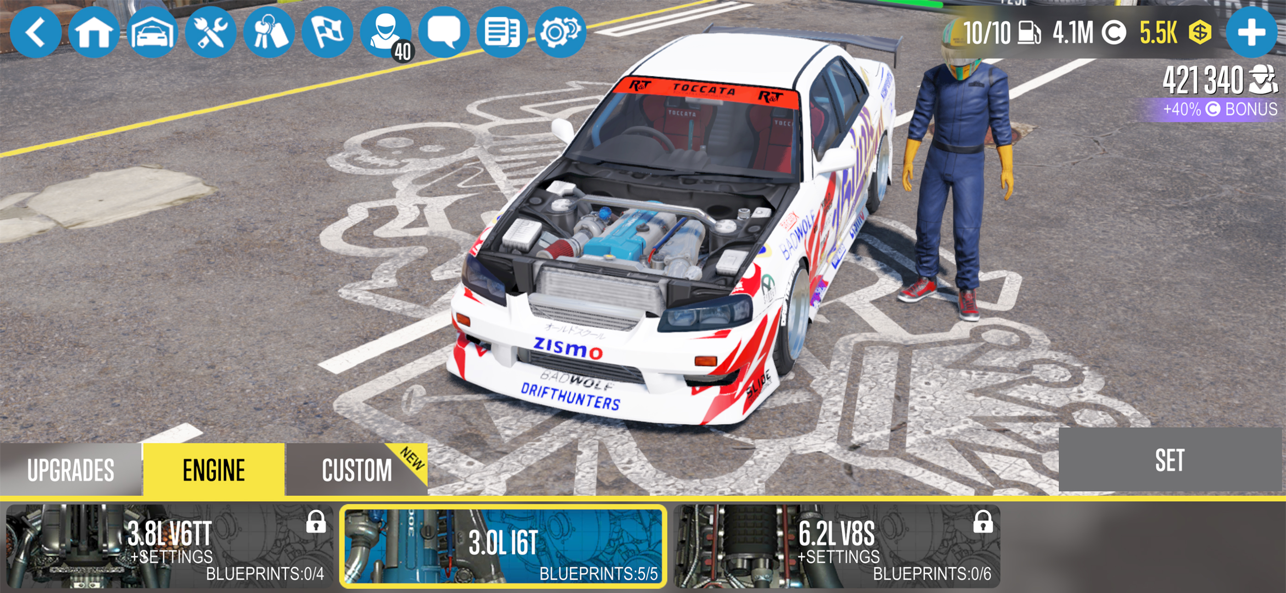
Task: Open the home screen icon
Action: [x=94, y=32]
